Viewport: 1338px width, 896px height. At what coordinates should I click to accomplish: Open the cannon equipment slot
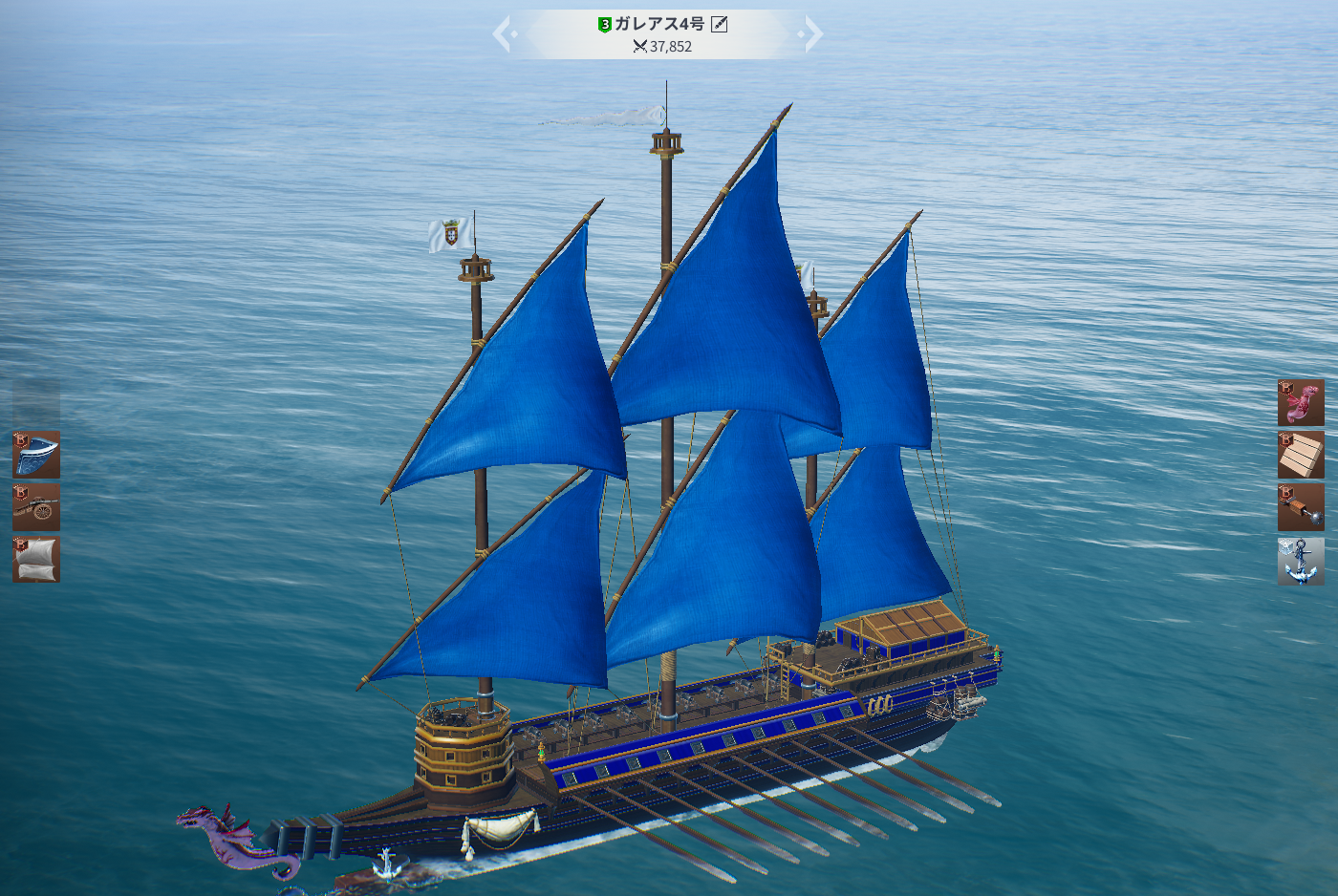36,506
